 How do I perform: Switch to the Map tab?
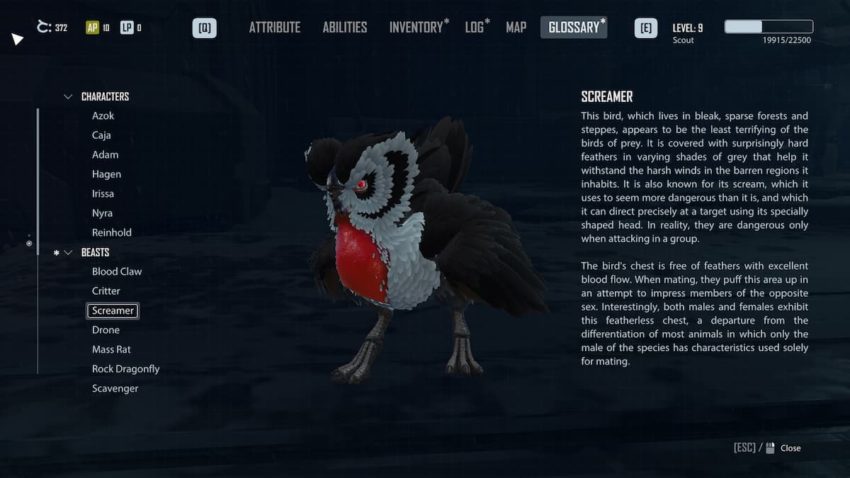coord(516,28)
